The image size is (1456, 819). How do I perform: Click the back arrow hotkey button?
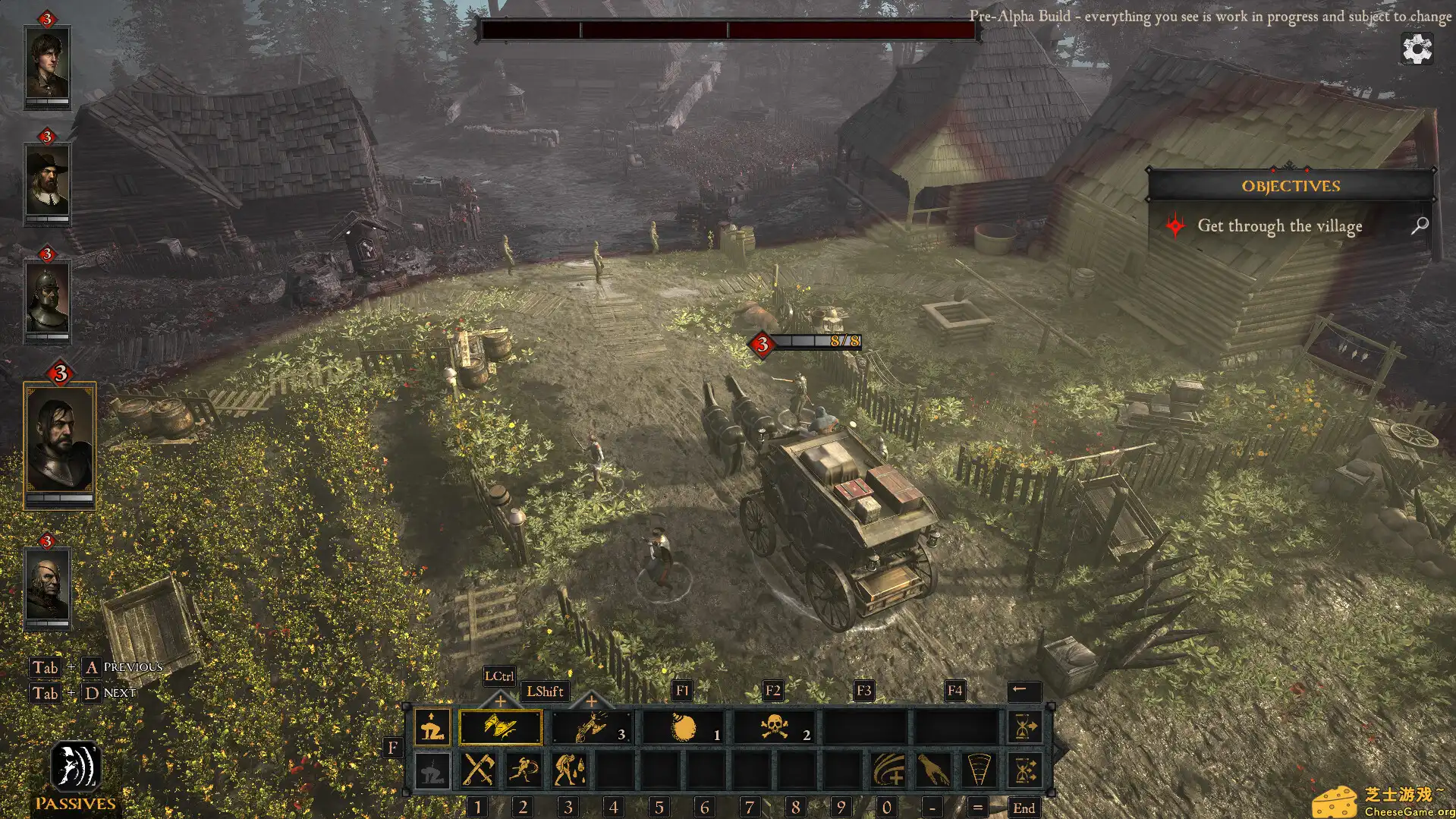[1024, 691]
